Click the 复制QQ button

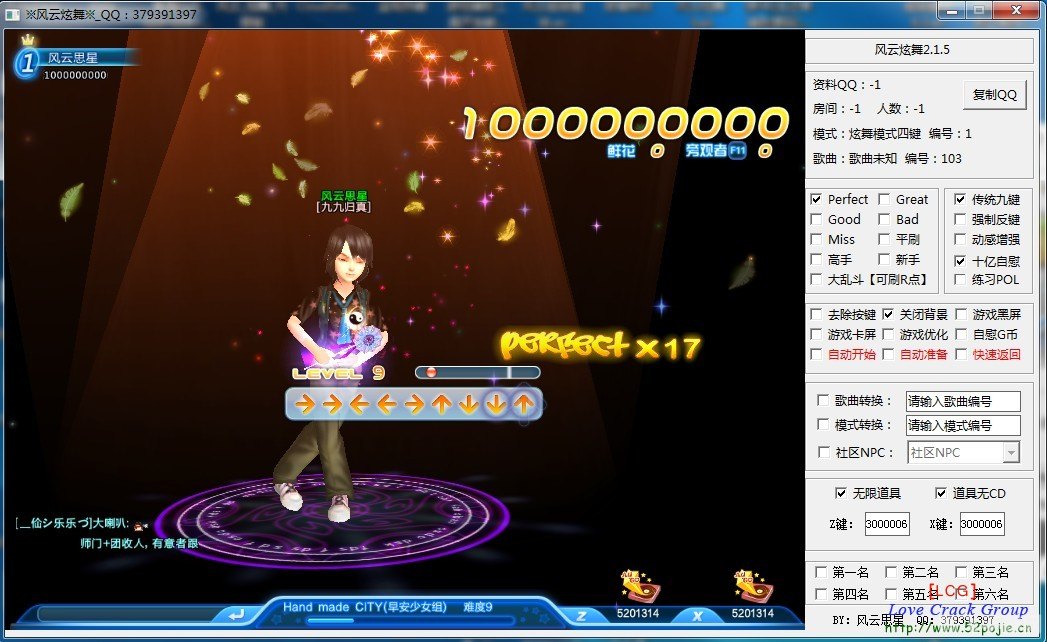coord(994,94)
